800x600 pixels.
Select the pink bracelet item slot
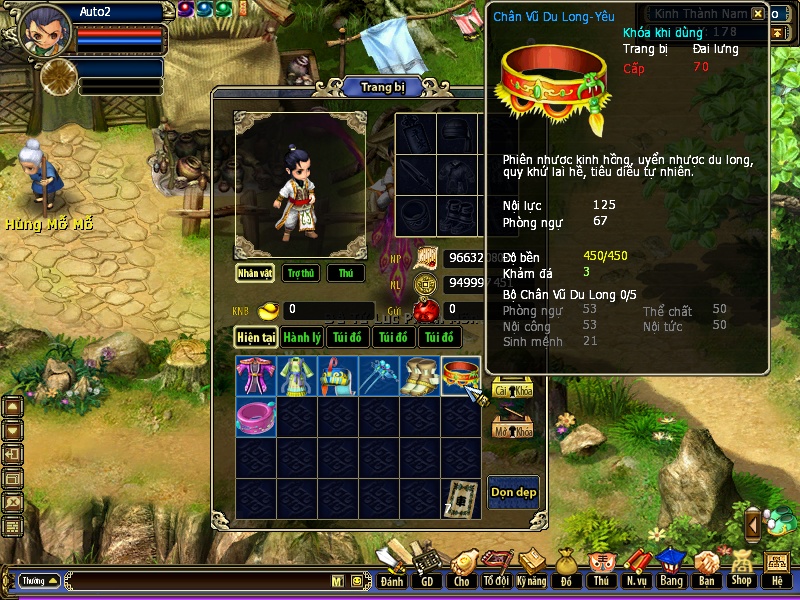point(256,416)
